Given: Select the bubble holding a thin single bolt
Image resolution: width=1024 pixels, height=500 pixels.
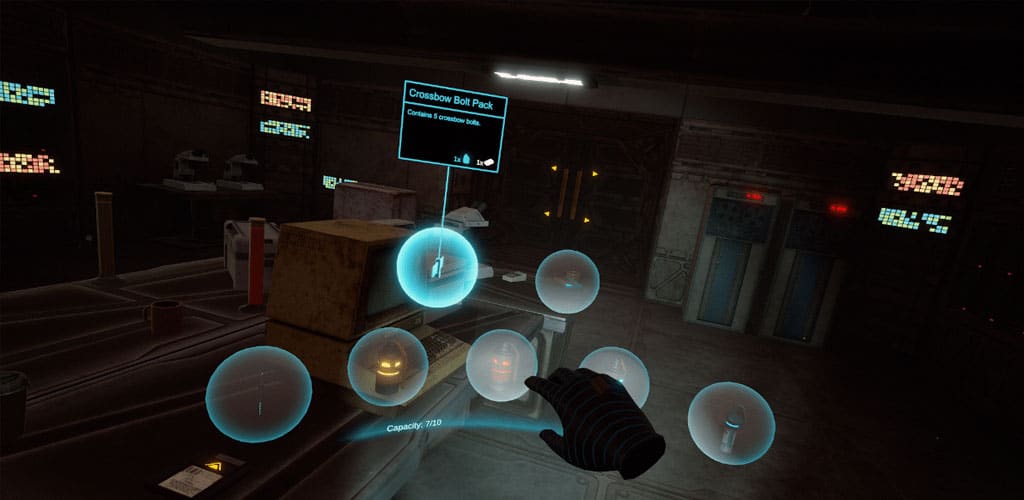Looking at the screenshot, I should pos(258,394).
